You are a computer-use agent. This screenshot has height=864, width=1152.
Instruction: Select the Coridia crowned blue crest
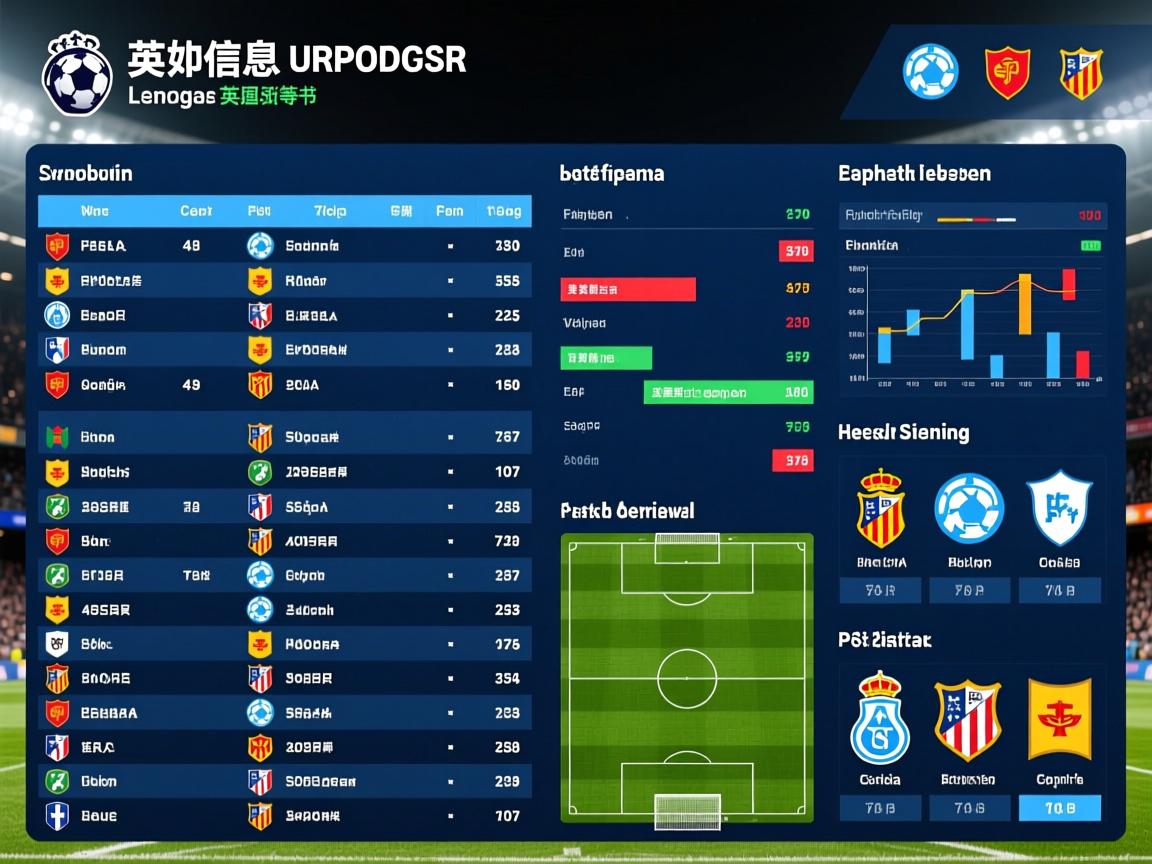point(880,719)
